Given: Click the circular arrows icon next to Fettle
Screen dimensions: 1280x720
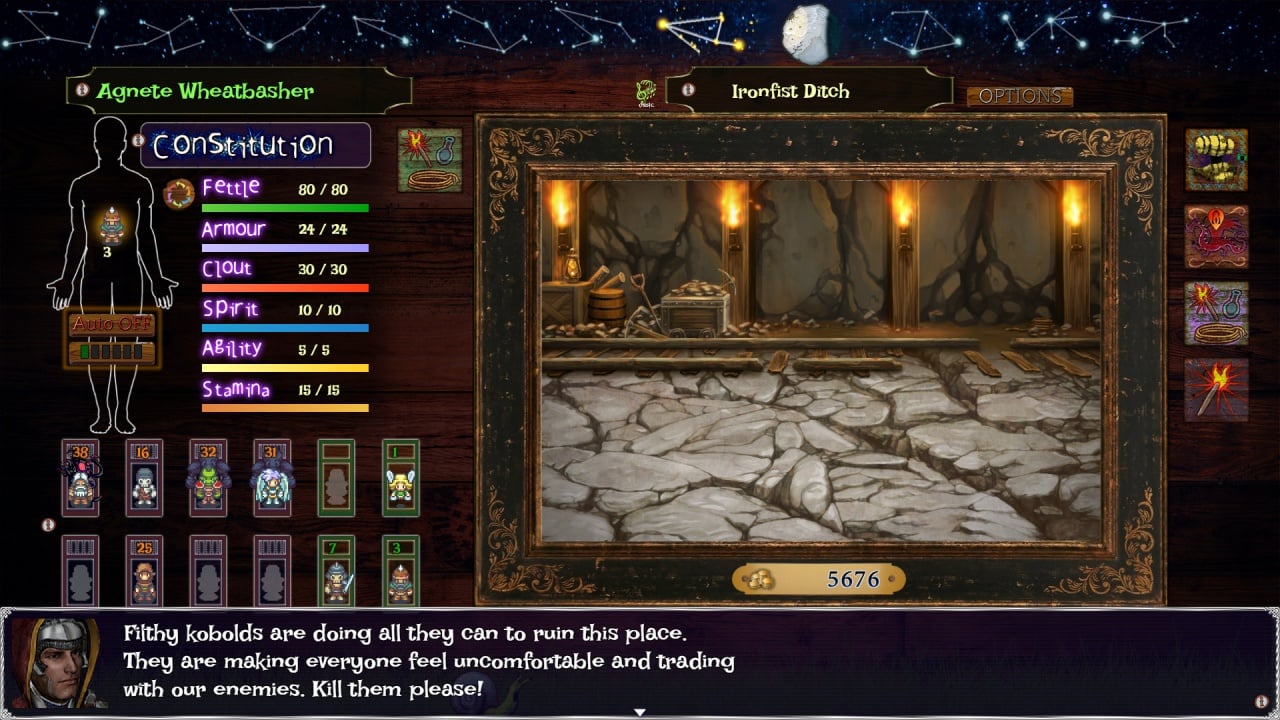Looking at the screenshot, I should click(179, 193).
